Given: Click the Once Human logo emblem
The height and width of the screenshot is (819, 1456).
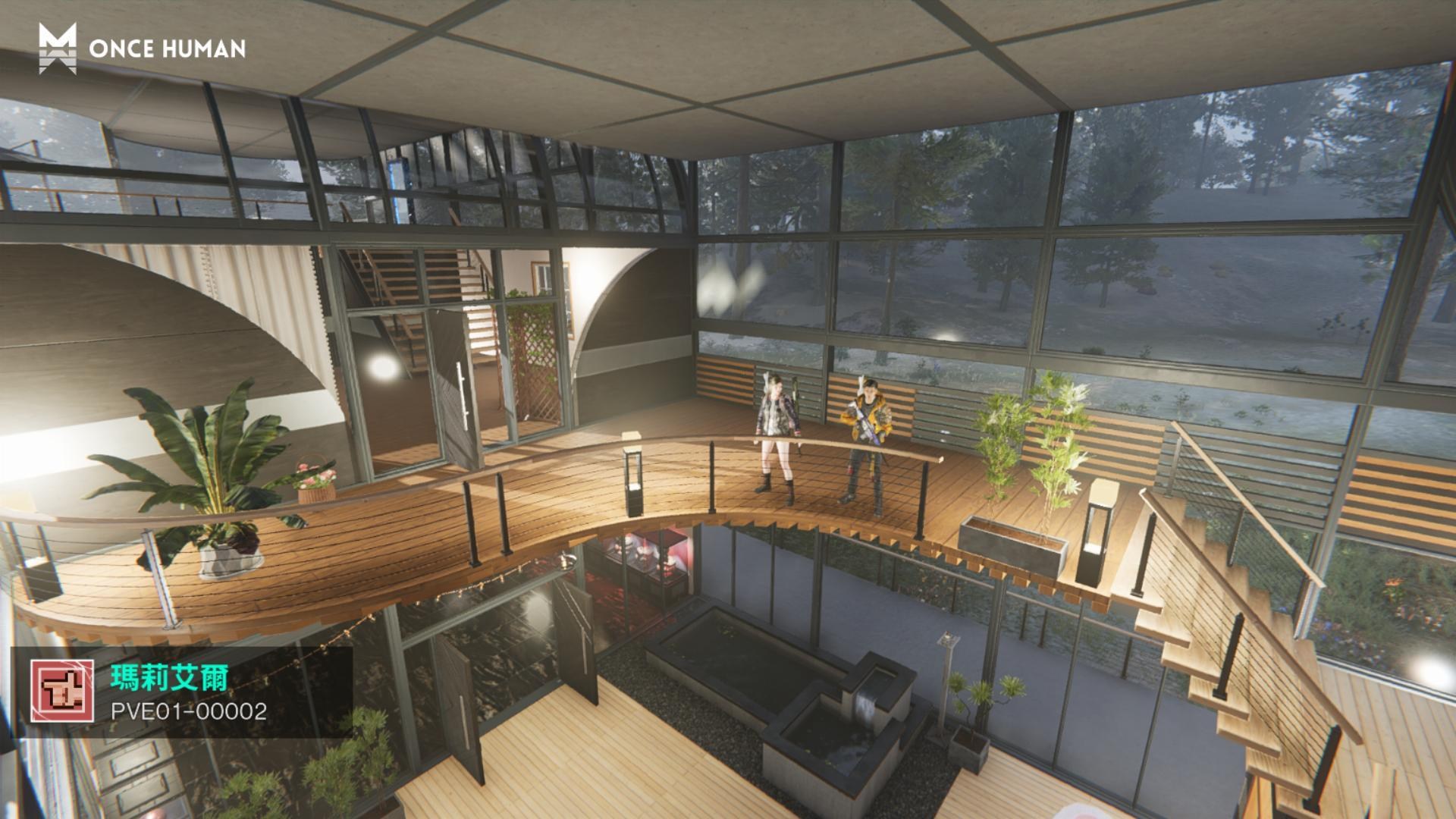Looking at the screenshot, I should 58,49.
